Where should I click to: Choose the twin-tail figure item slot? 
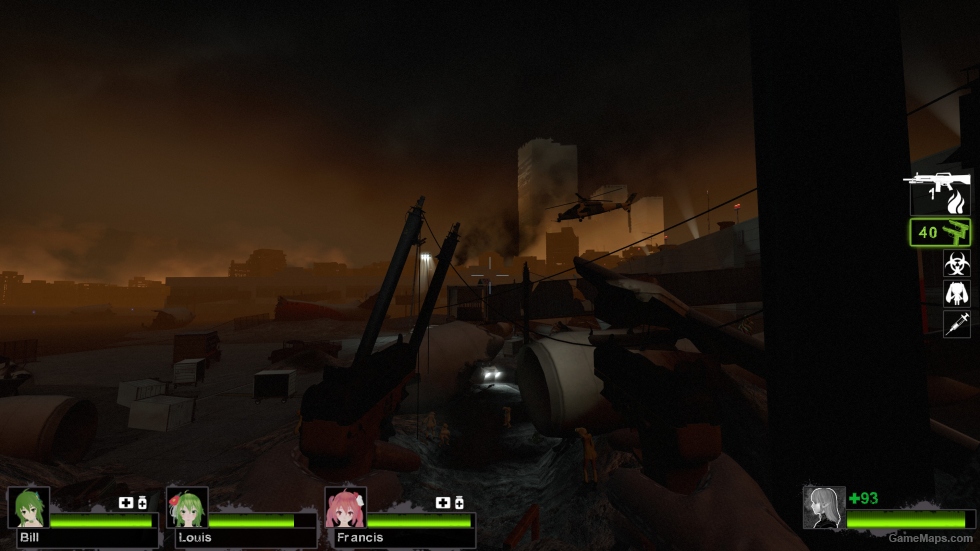[956, 294]
